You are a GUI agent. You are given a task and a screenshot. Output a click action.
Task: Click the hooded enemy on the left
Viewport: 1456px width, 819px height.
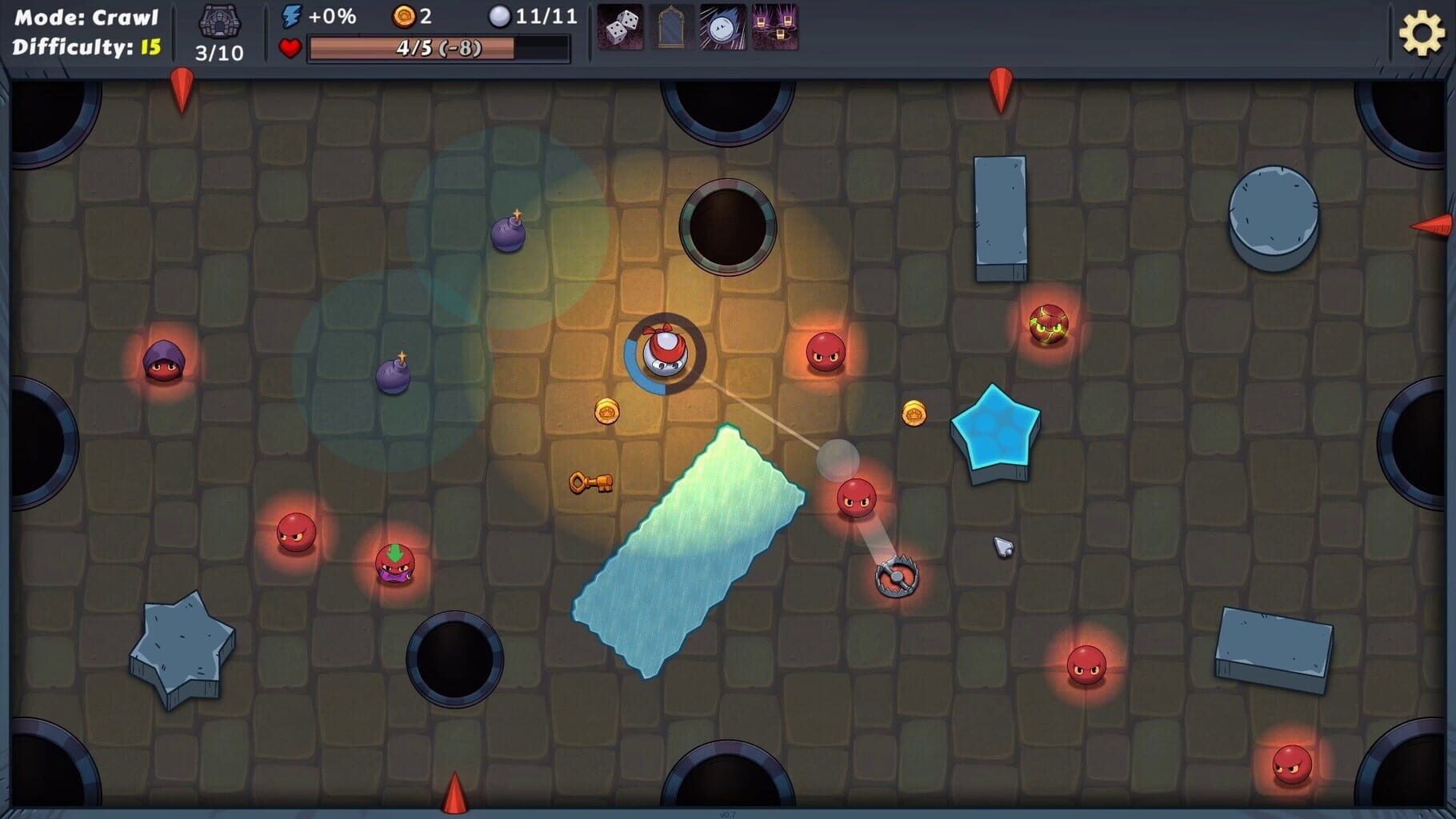163,361
